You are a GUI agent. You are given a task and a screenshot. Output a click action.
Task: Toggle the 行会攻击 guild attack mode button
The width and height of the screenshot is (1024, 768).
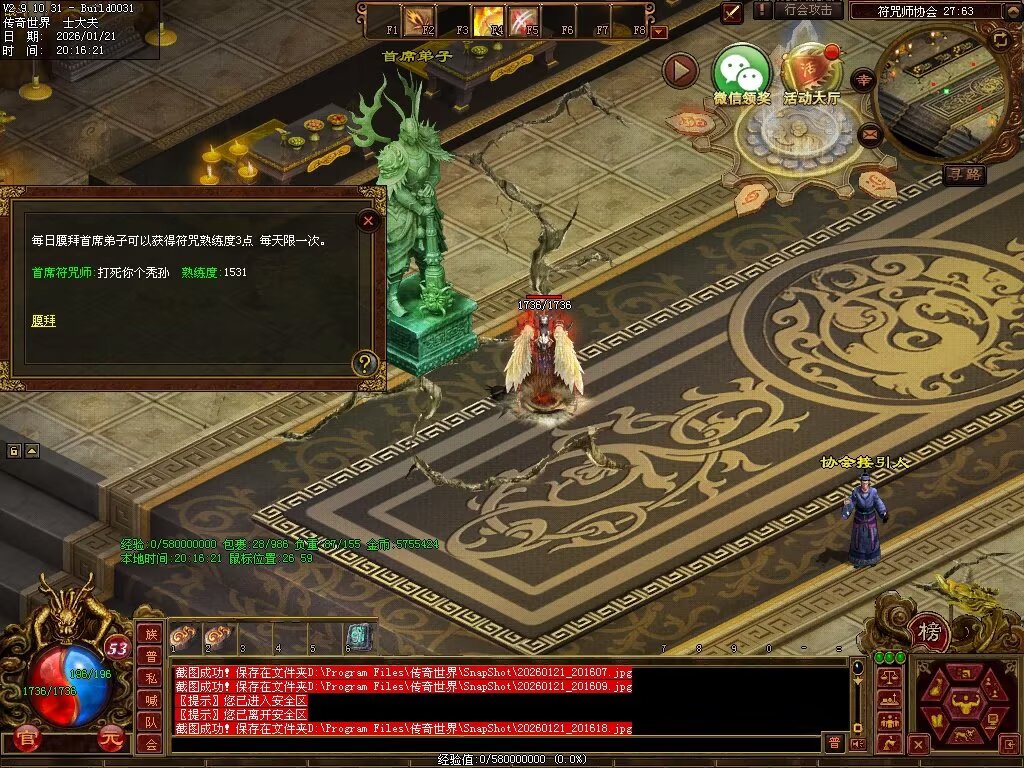coord(808,10)
